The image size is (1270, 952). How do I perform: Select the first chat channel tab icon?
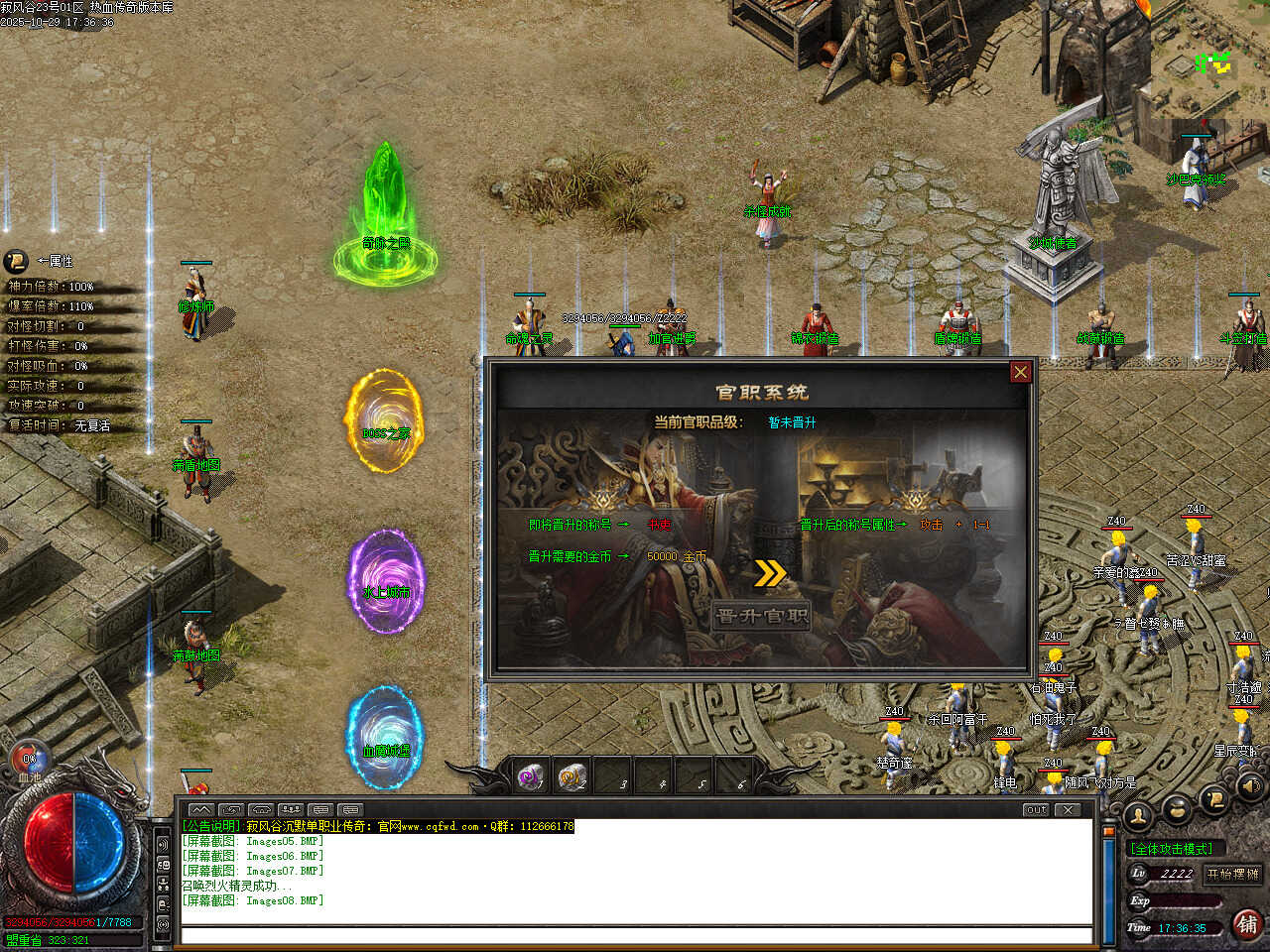coord(200,809)
